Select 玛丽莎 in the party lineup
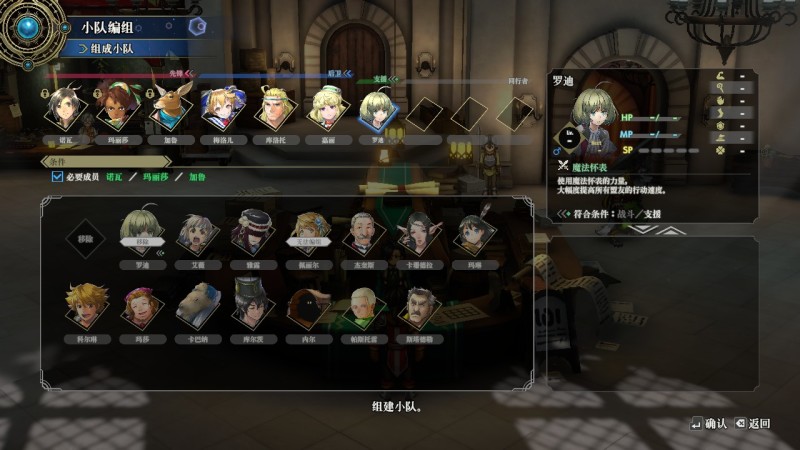Viewport: 800px width, 450px height. pyautogui.click(x=116, y=108)
